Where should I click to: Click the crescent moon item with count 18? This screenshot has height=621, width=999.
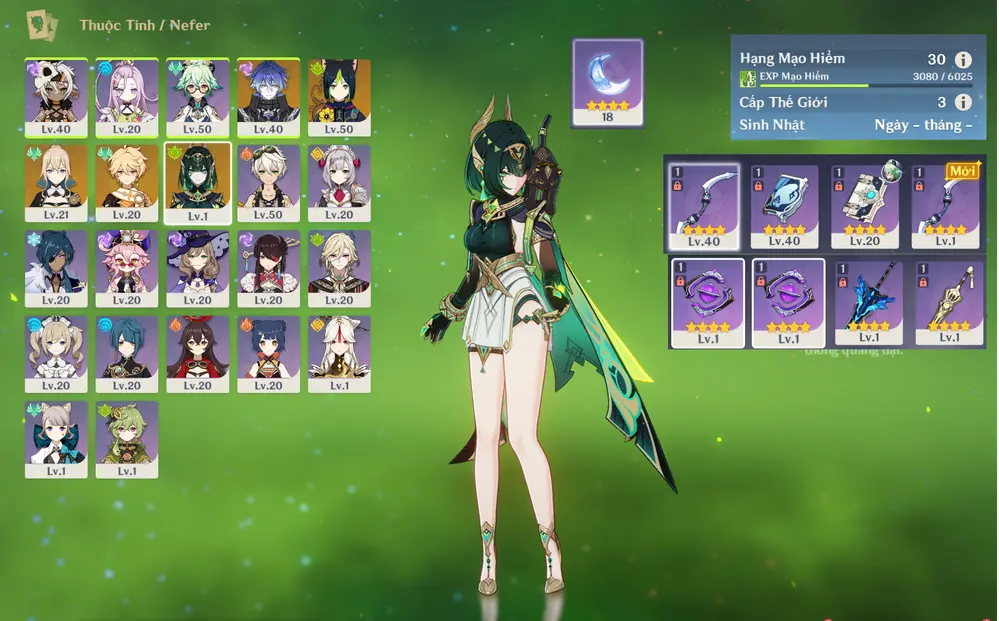coord(607,83)
